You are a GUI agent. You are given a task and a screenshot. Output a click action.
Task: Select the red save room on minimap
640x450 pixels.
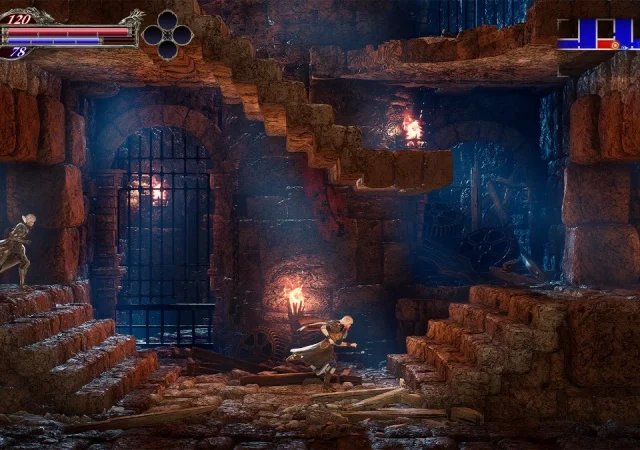[x=602, y=45]
